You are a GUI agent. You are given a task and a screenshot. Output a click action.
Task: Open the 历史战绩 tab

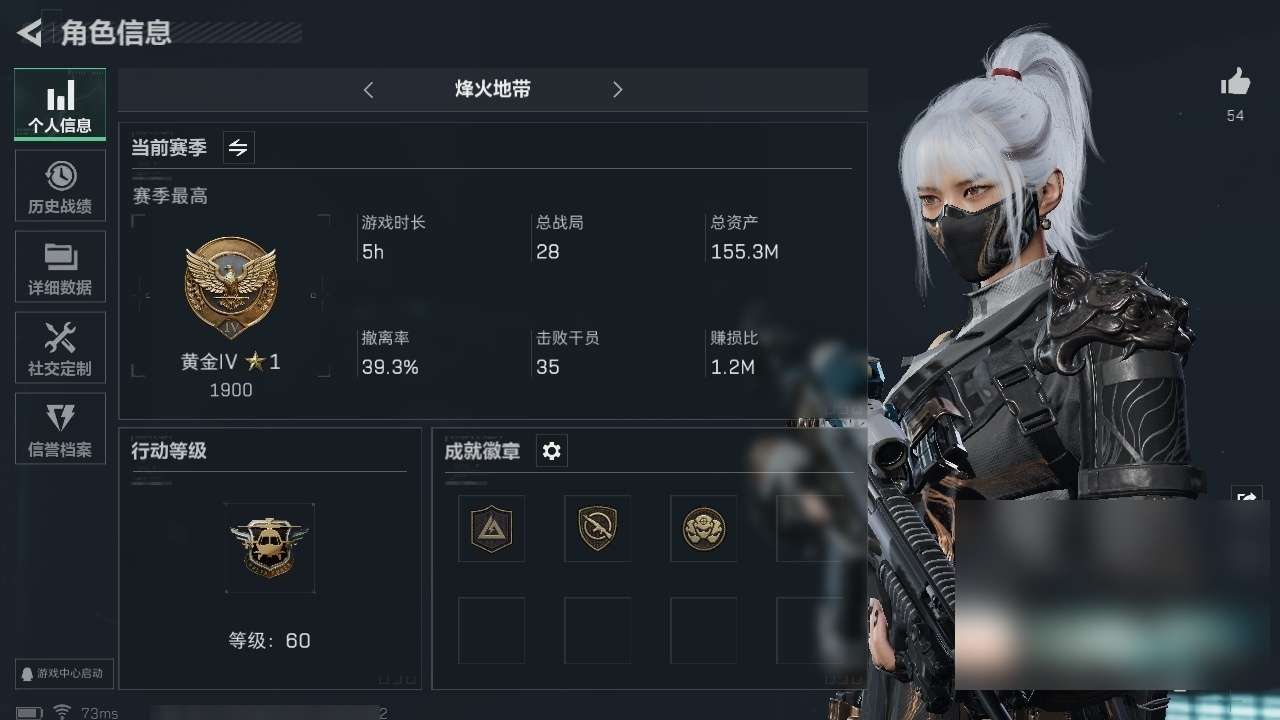[x=60, y=186]
